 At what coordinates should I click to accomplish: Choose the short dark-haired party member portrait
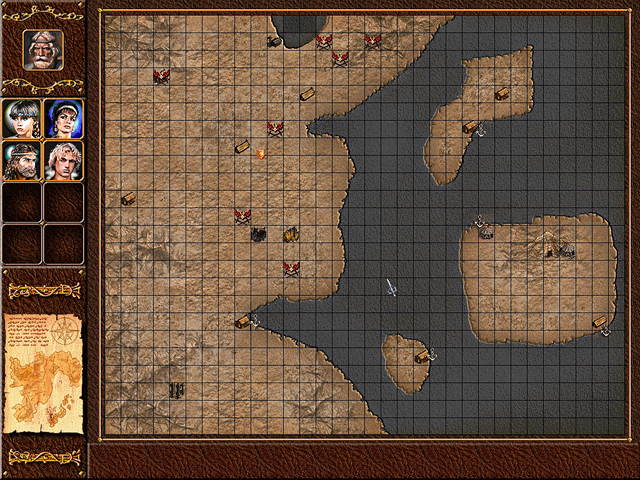(22, 118)
